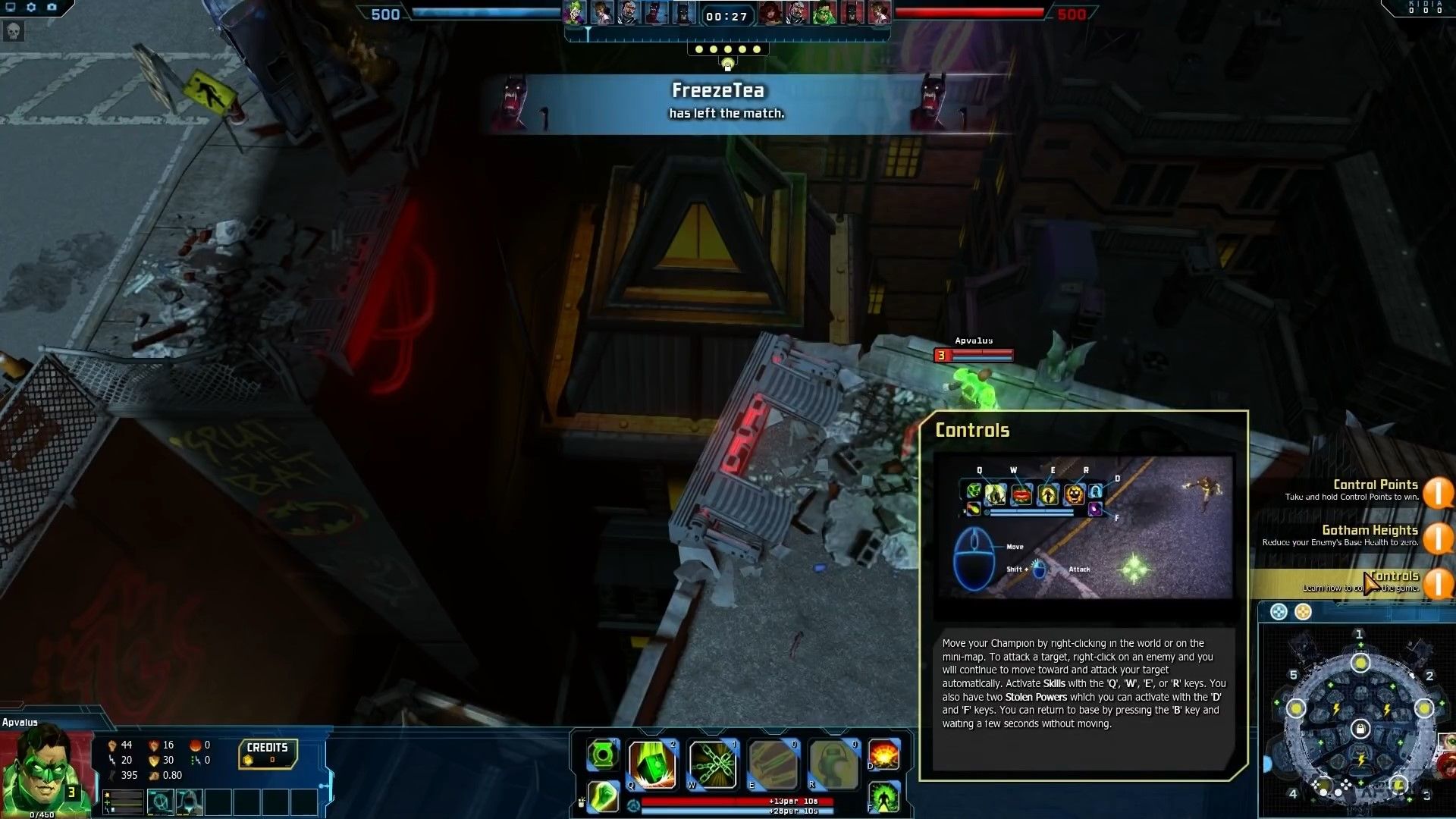Click the orange alert badge beside Controls
The width and height of the screenshot is (1456, 819).
pos(1439,584)
